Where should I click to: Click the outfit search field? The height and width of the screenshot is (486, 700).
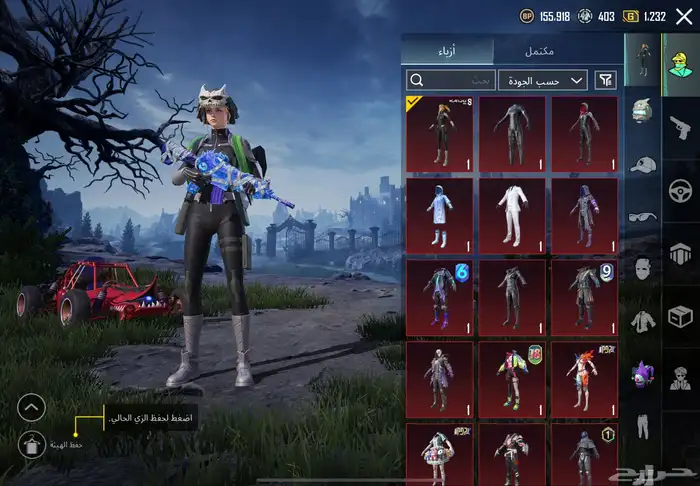click(450, 80)
